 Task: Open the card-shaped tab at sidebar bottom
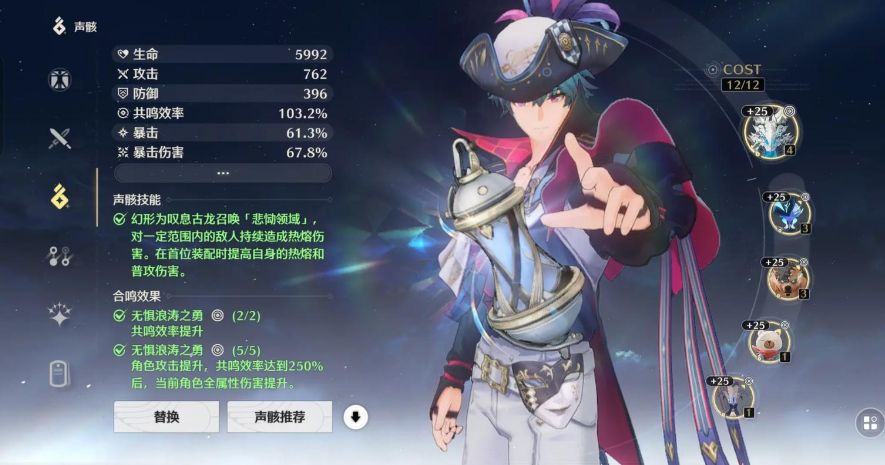60,374
